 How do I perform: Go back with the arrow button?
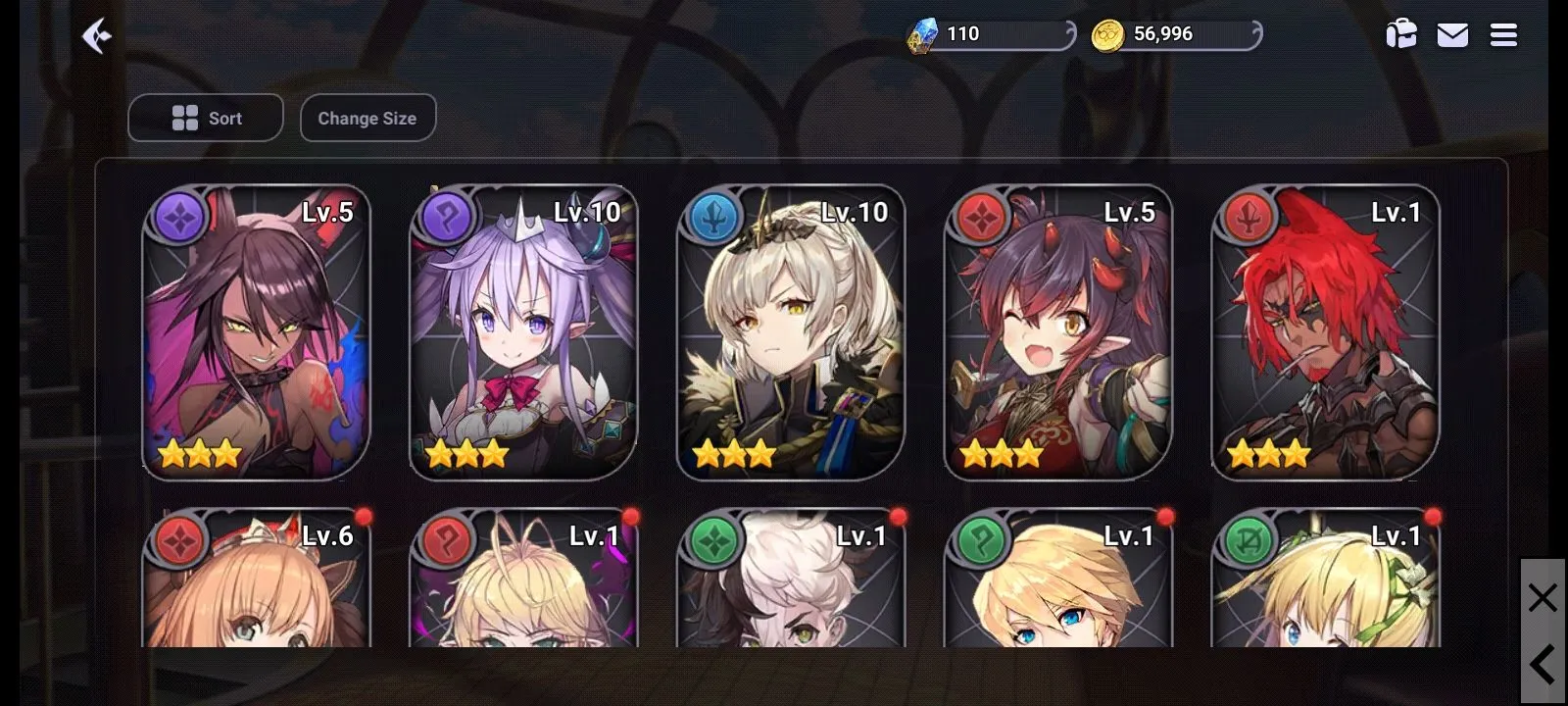(x=96, y=36)
